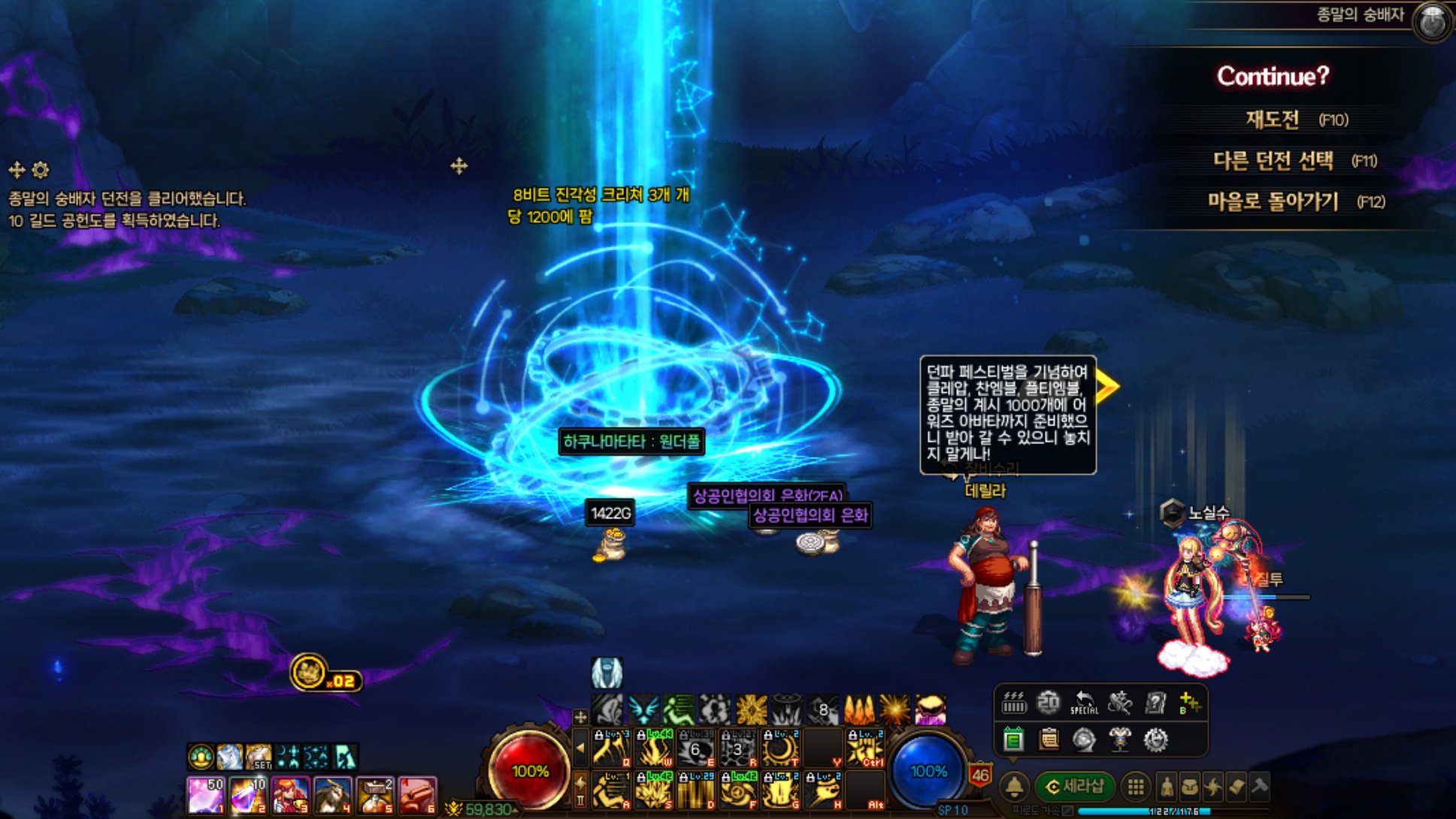Open the clipboard checklist icon
1456x819 pixels.
1049,740
